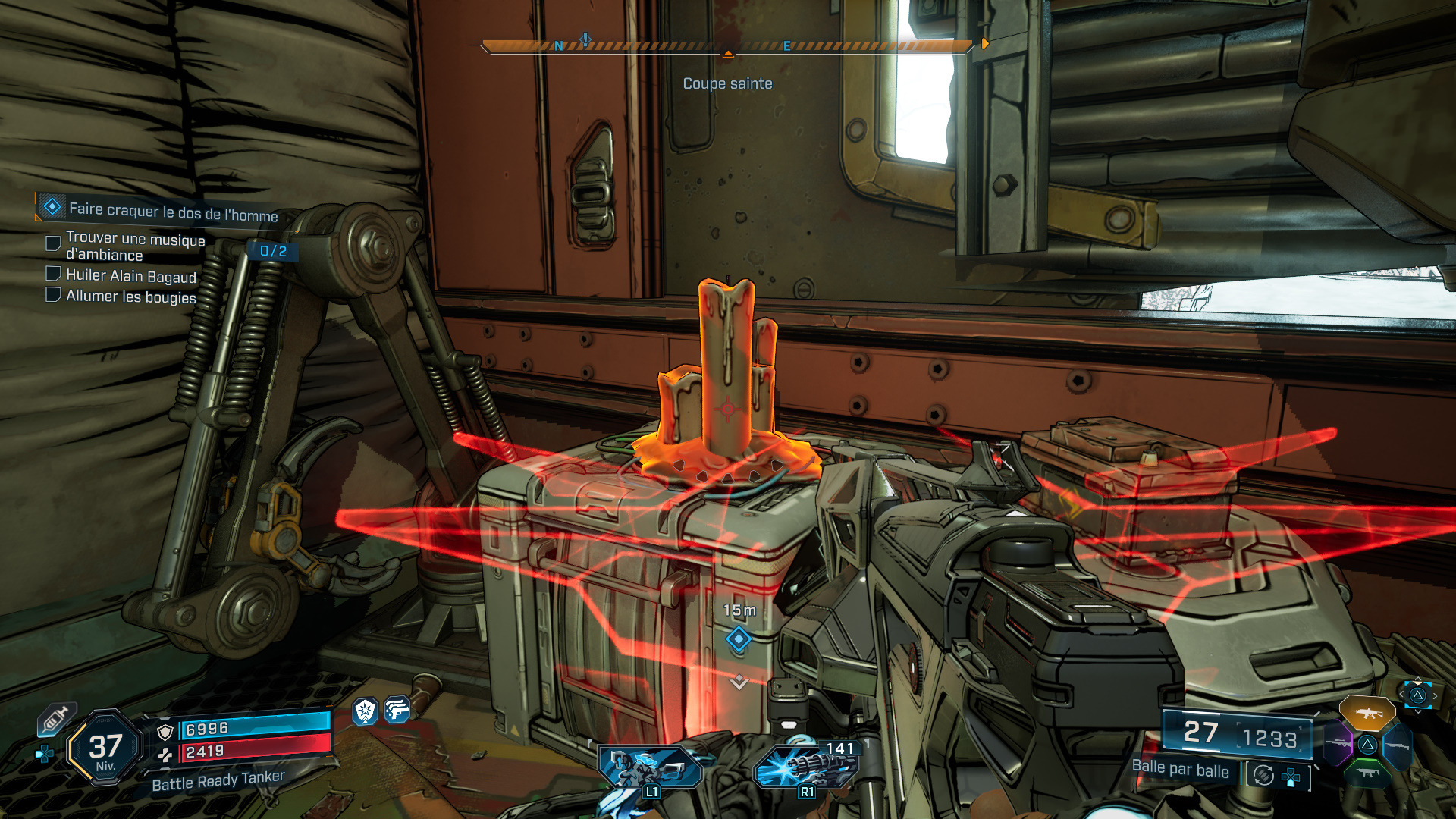Image resolution: width=1456 pixels, height=819 pixels.
Task: Select the orange assault rifle weapon slot
Action: (1367, 713)
